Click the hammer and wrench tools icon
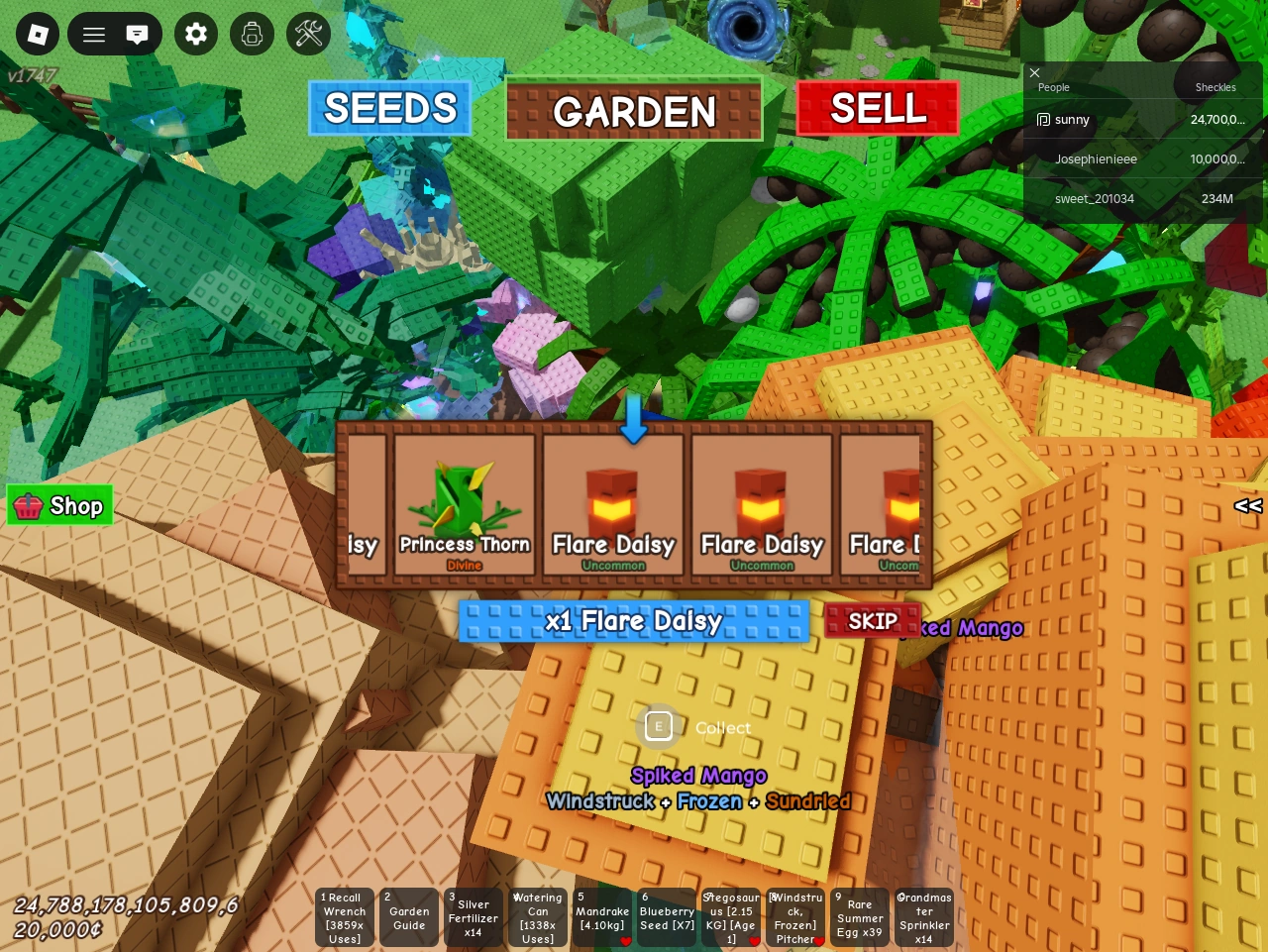The height and width of the screenshot is (952, 1268). 307,33
